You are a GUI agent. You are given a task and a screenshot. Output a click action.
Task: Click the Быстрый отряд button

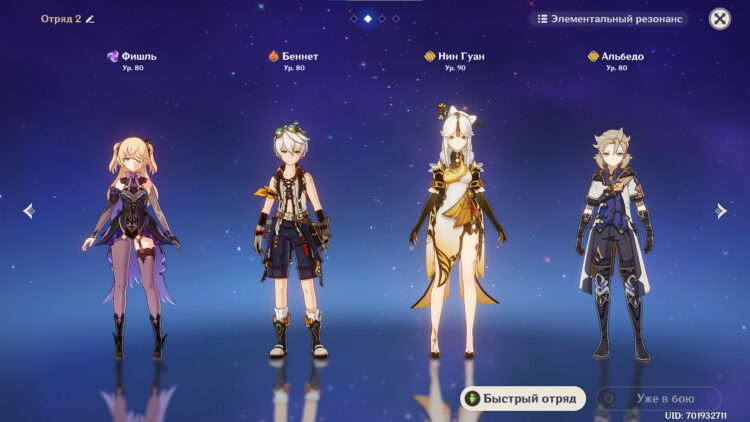[522, 398]
